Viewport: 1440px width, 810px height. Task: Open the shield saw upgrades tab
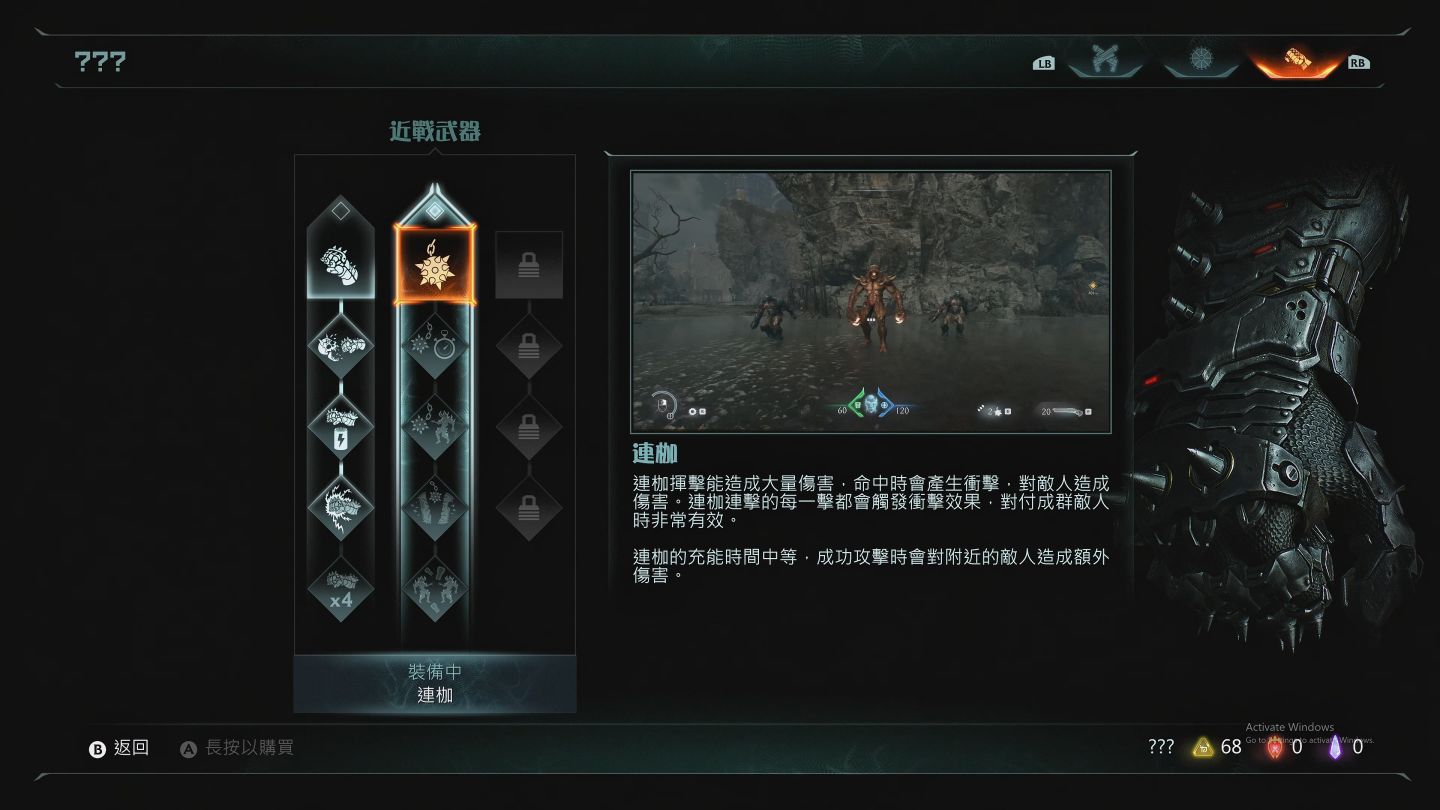tap(1200, 59)
